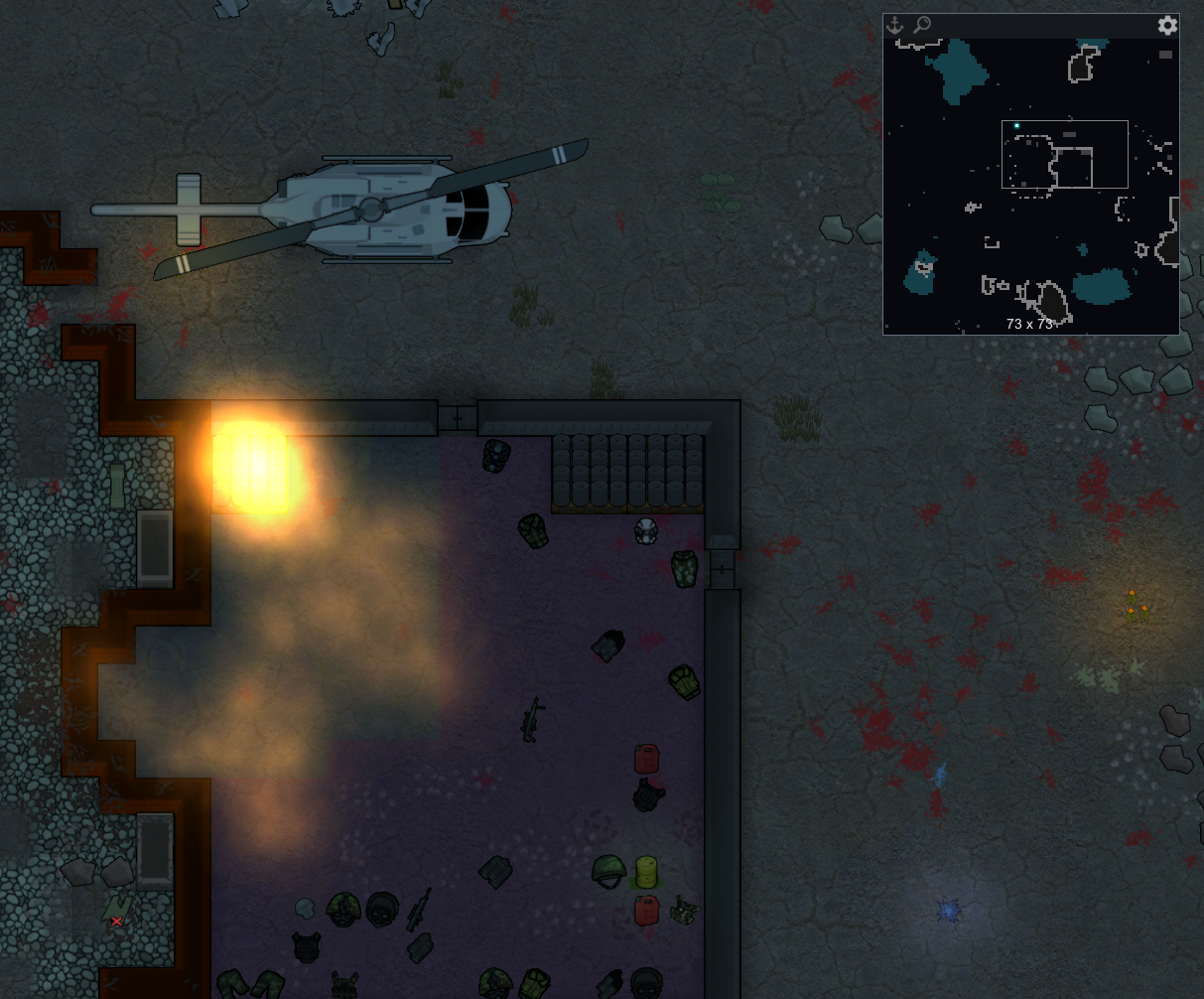Open minimap settings gear
Image resolution: width=1204 pixels, height=999 pixels.
(x=1167, y=26)
